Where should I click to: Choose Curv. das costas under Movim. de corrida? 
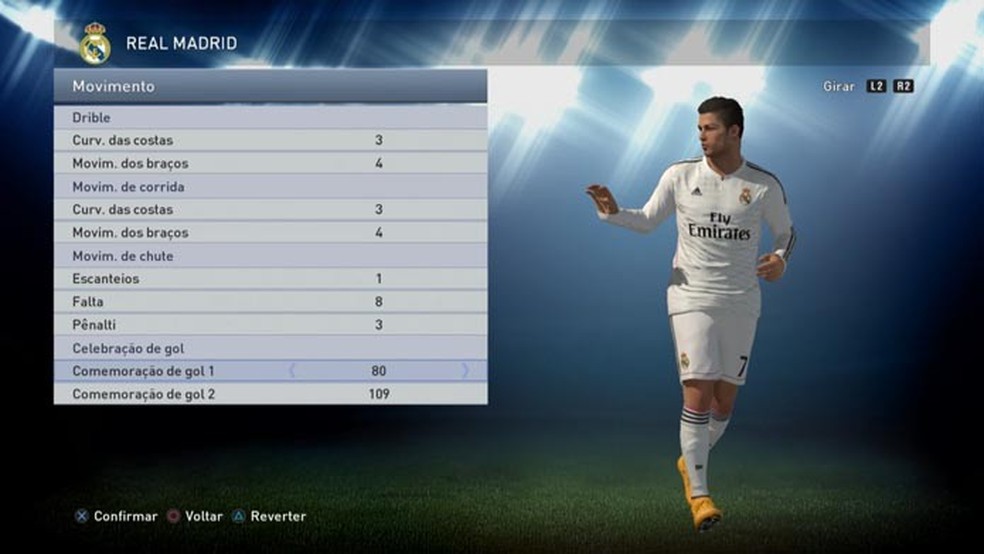270,210
